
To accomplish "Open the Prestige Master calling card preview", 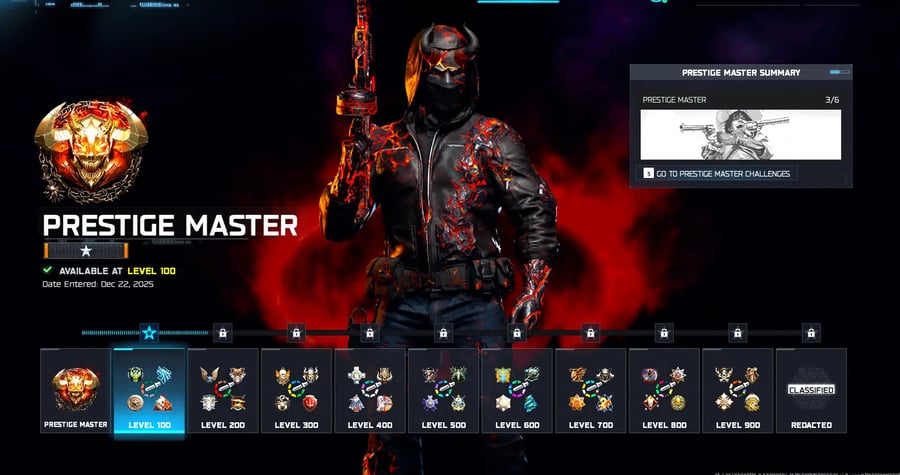I will [x=740, y=135].
